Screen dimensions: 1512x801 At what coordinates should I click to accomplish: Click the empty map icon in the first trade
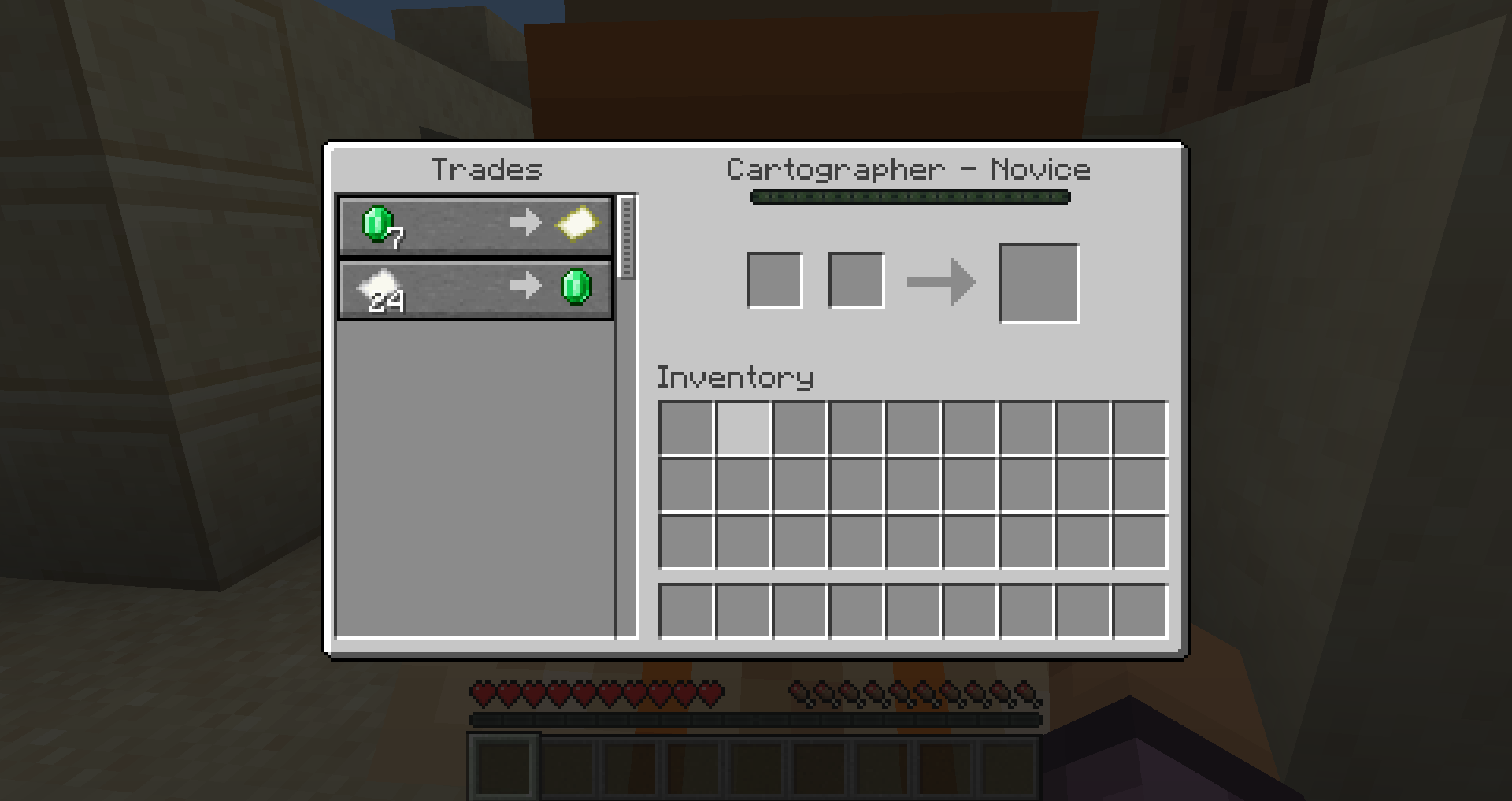pos(577,224)
